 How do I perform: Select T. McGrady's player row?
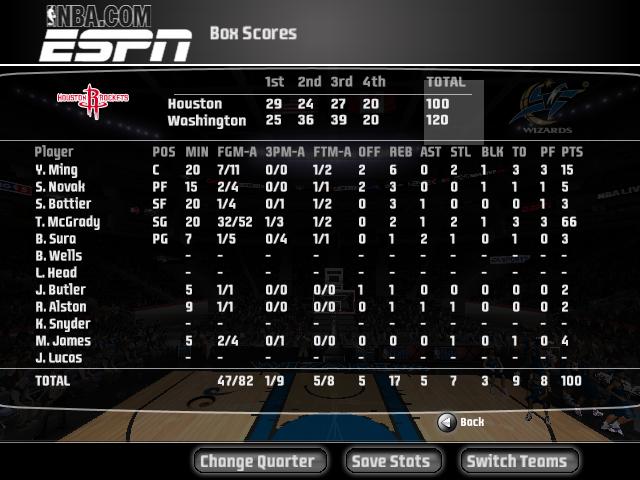click(67, 222)
